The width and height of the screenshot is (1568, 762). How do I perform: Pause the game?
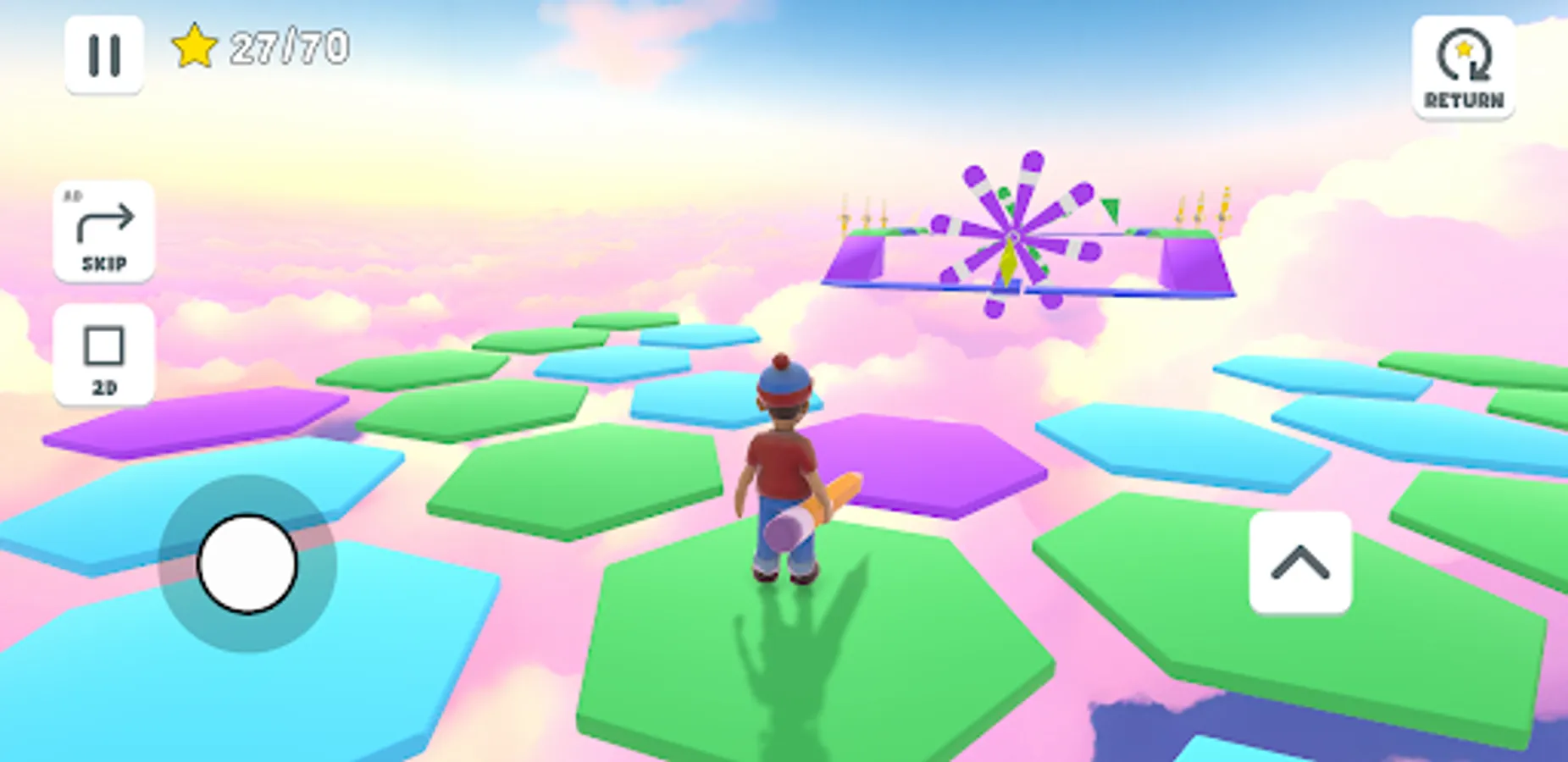103,55
